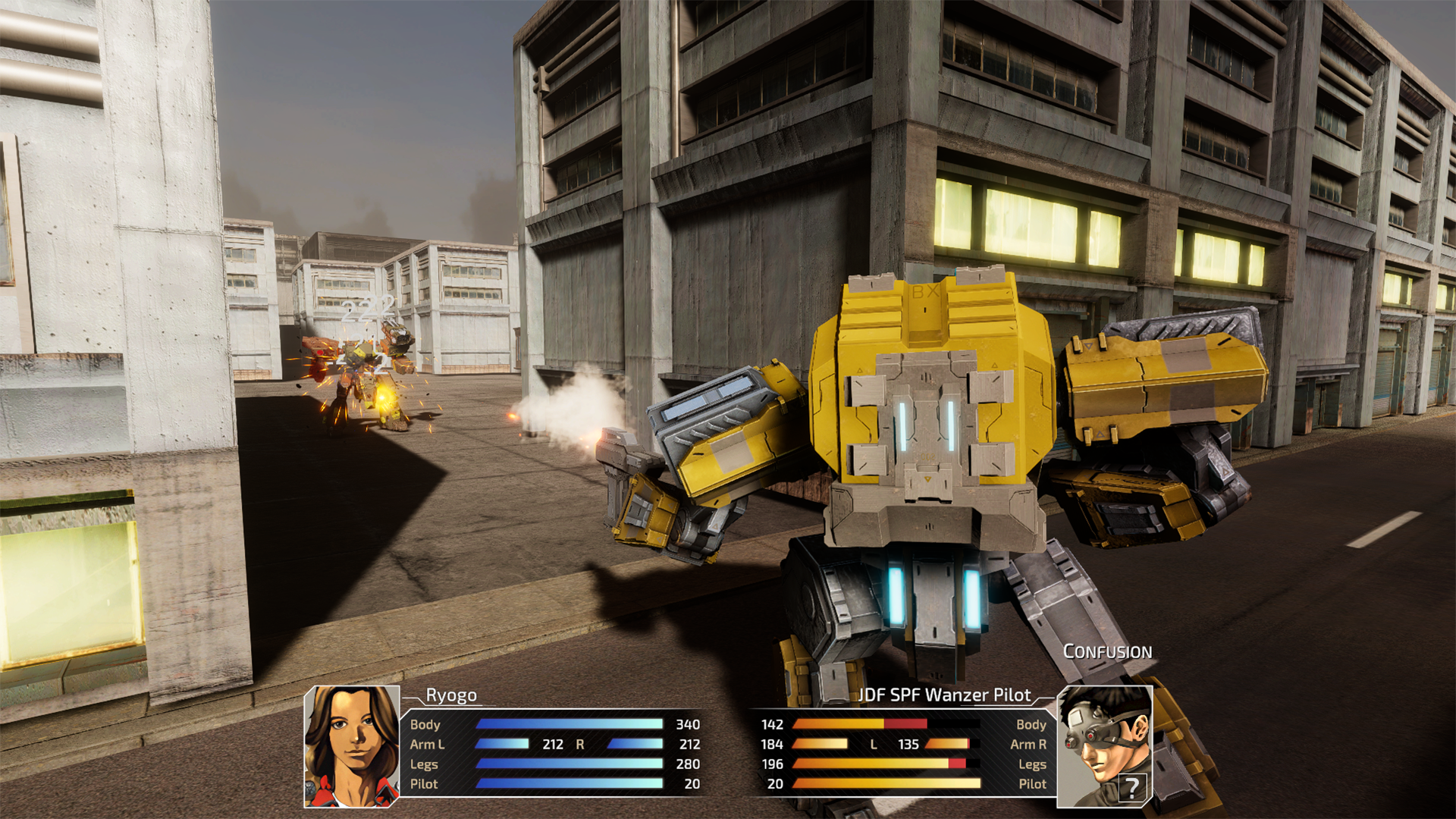
Task: Click the question mark icon on enemy portrait
Action: 1133,789
